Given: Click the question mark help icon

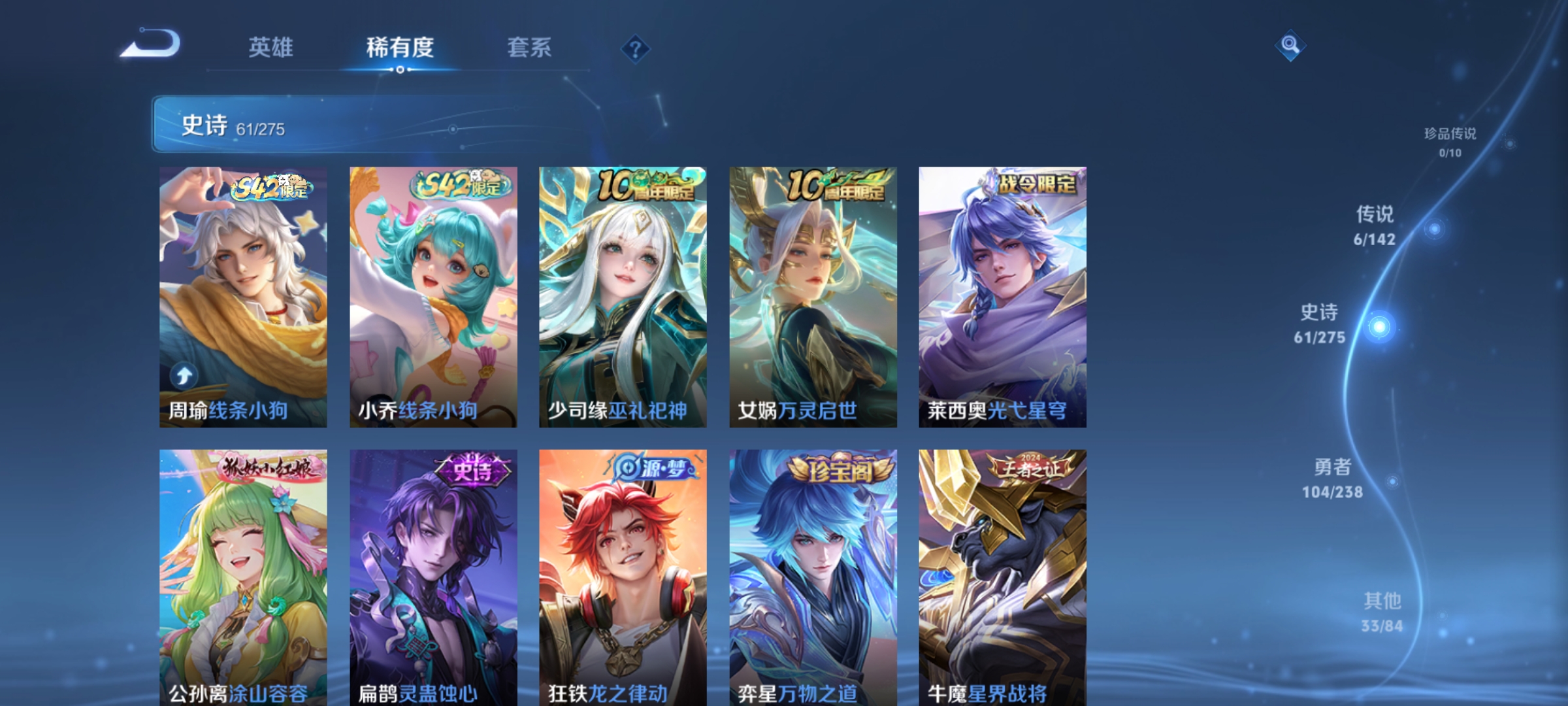Looking at the screenshot, I should click(634, 49).
